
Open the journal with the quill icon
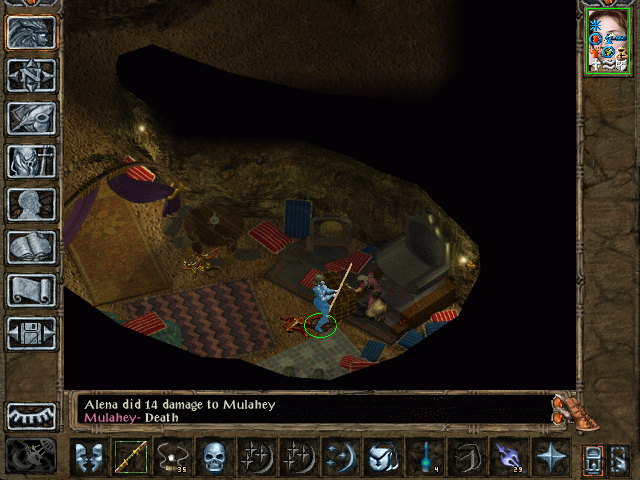[x=31, y=118]
